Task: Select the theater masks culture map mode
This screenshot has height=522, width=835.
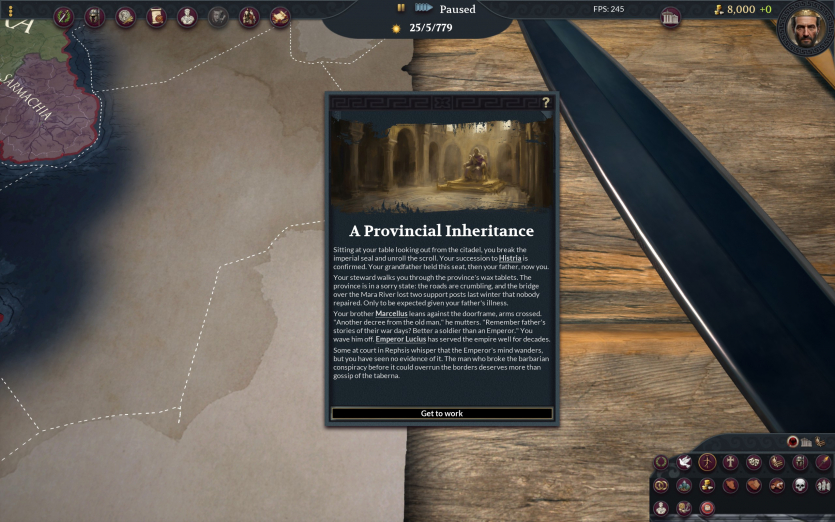Action: 754,462
